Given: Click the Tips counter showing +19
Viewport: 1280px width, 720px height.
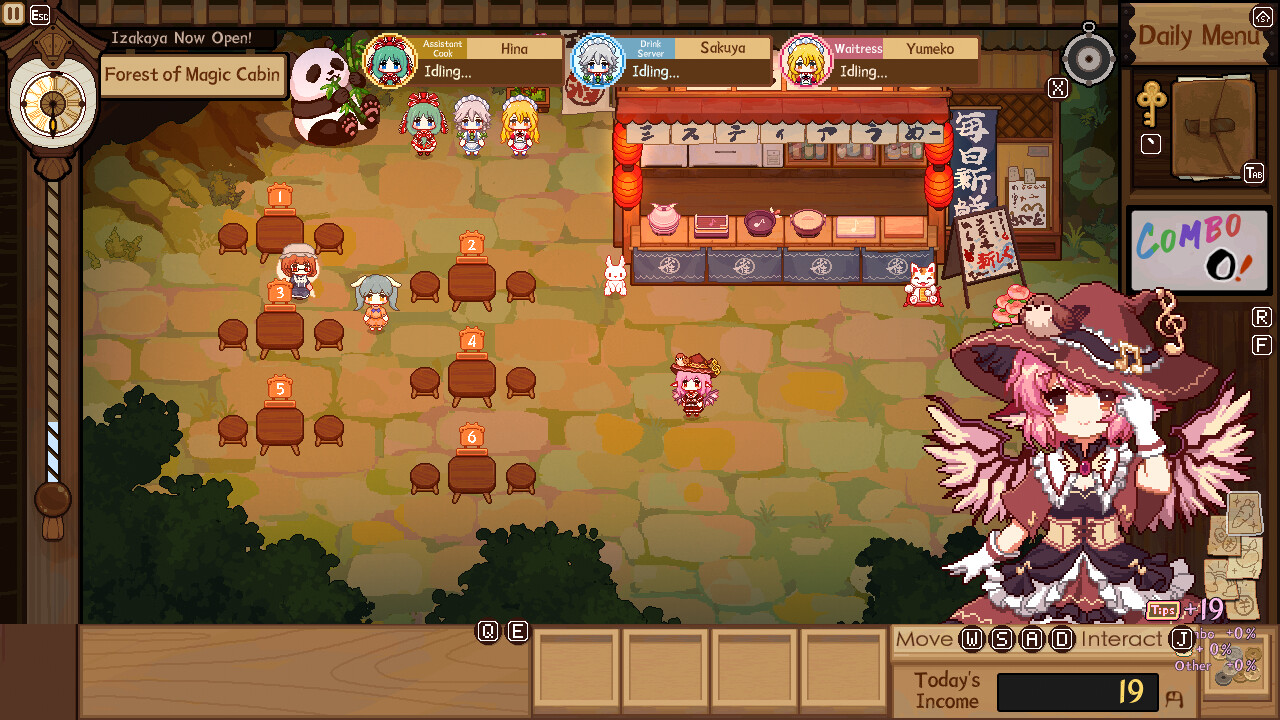Looking at the screenshot, I should (x=1184, y=608).
